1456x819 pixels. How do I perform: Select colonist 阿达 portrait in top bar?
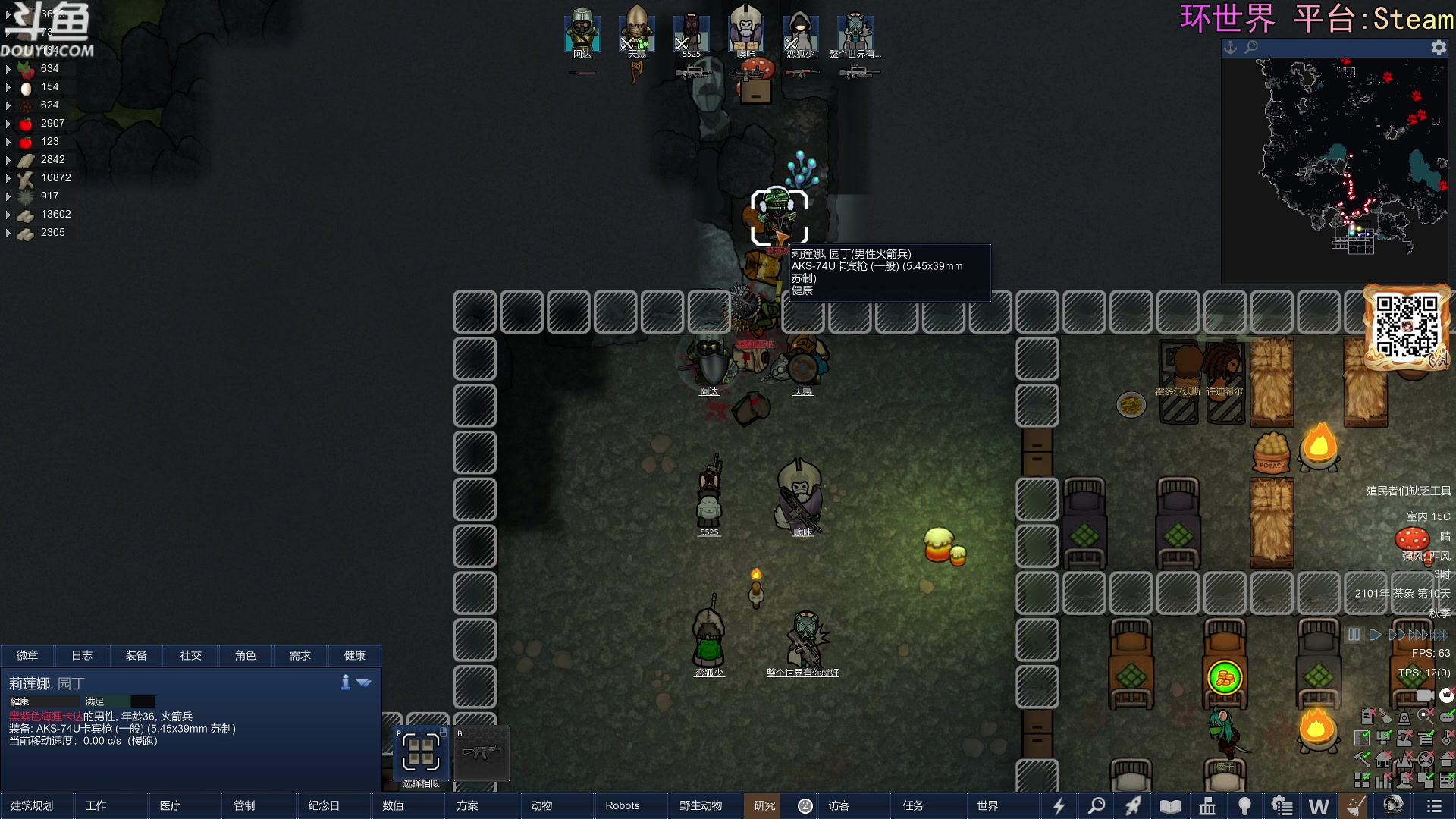582,33
